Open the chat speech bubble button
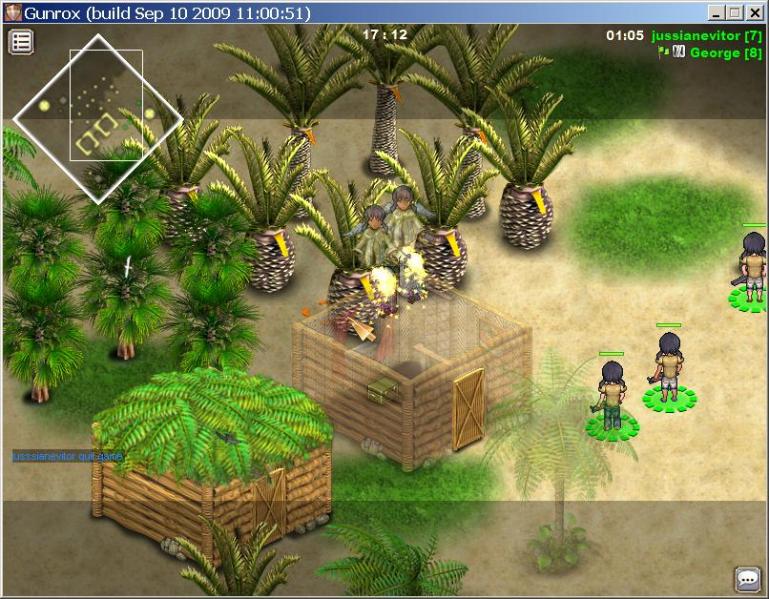This screenshot has height=599, width=769. tap(747, 579)
